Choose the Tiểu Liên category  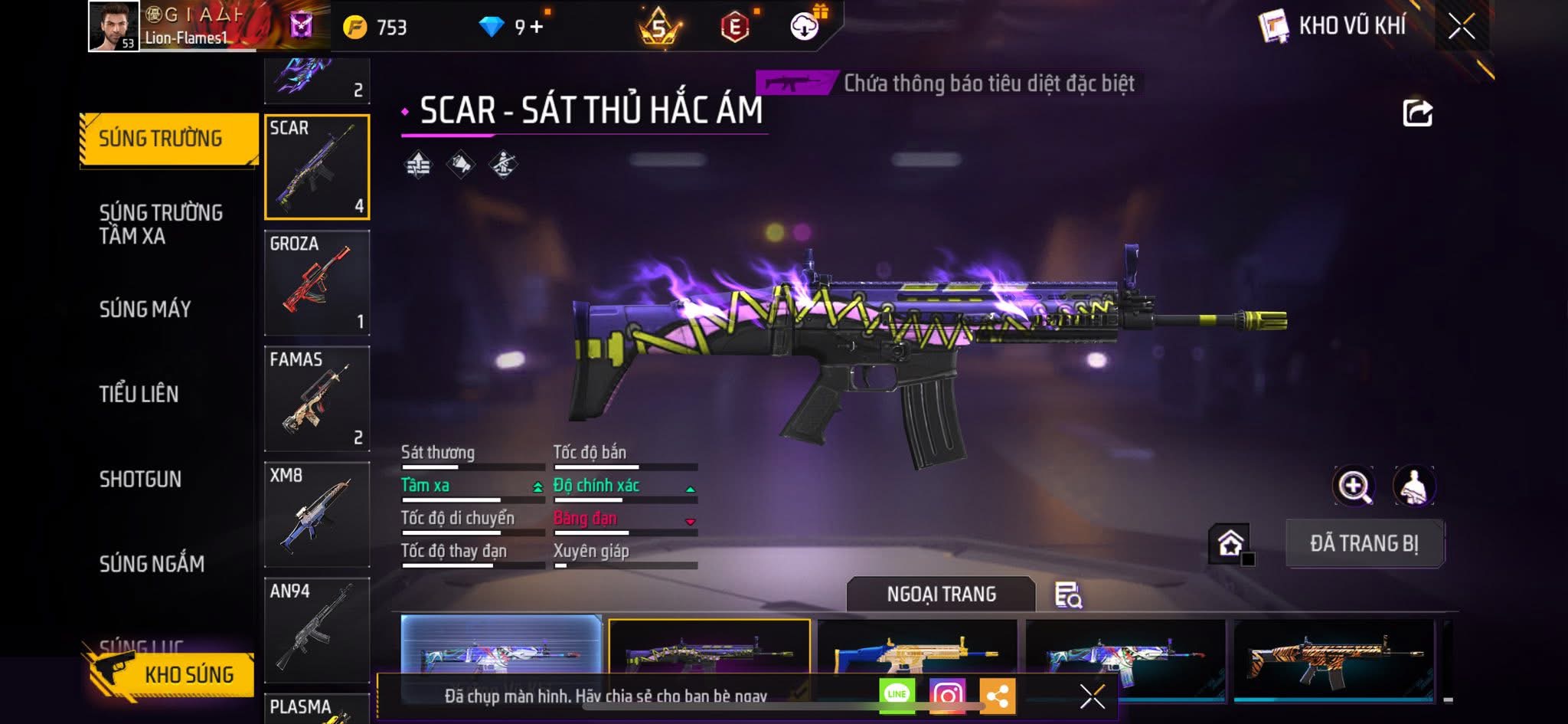pos(139,394)
